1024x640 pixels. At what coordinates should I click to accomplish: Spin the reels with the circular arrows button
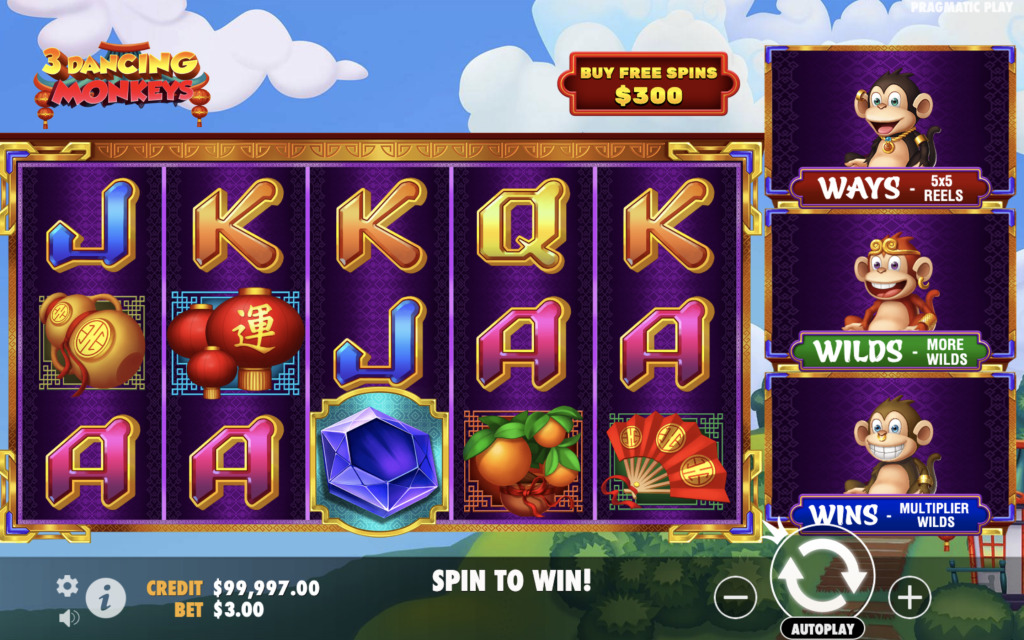point(822,574)
